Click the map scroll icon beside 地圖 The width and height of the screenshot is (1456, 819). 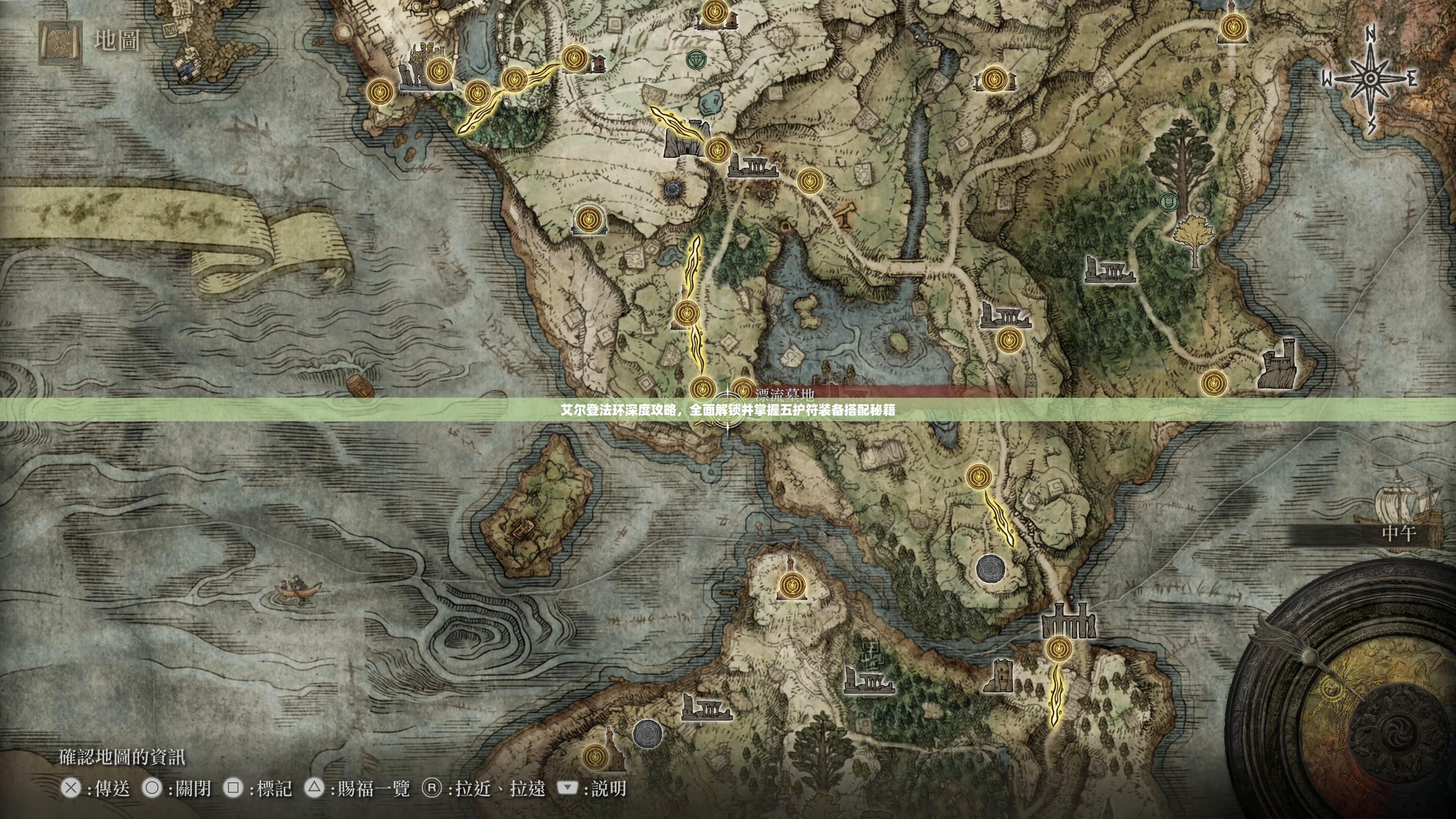point(60,42)
